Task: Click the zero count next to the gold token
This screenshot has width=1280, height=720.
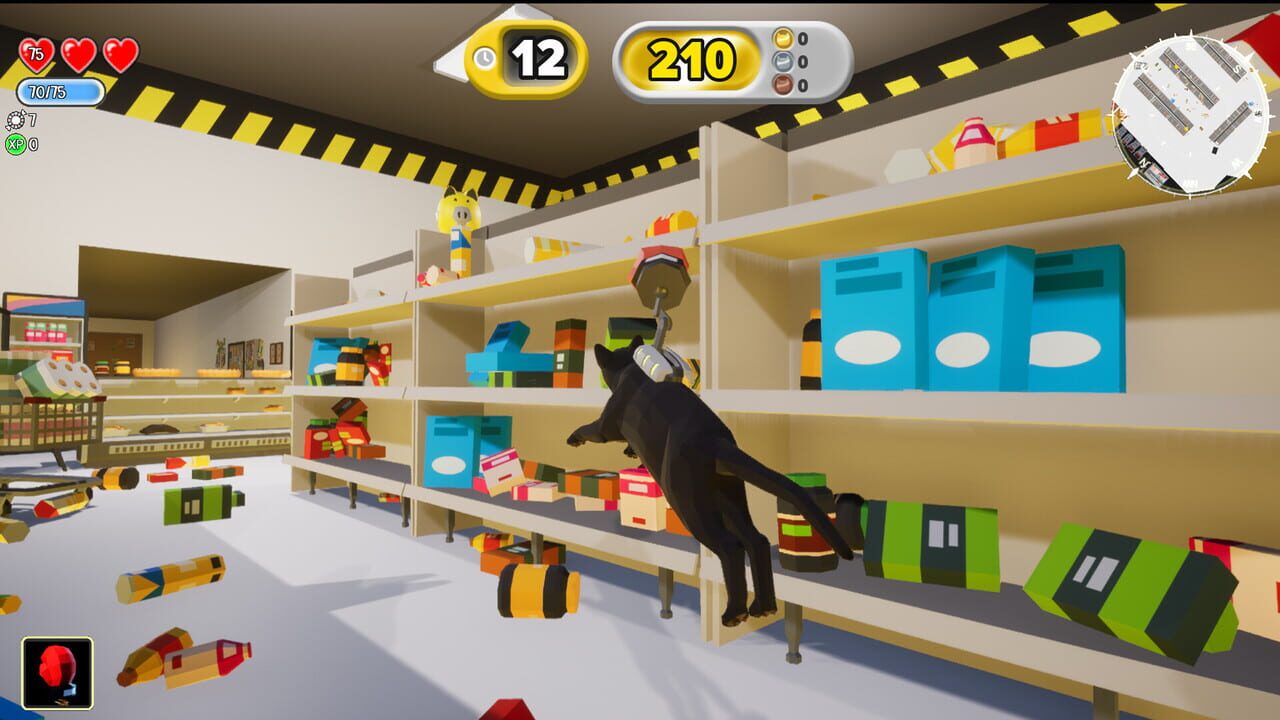Action: [802, 40]
